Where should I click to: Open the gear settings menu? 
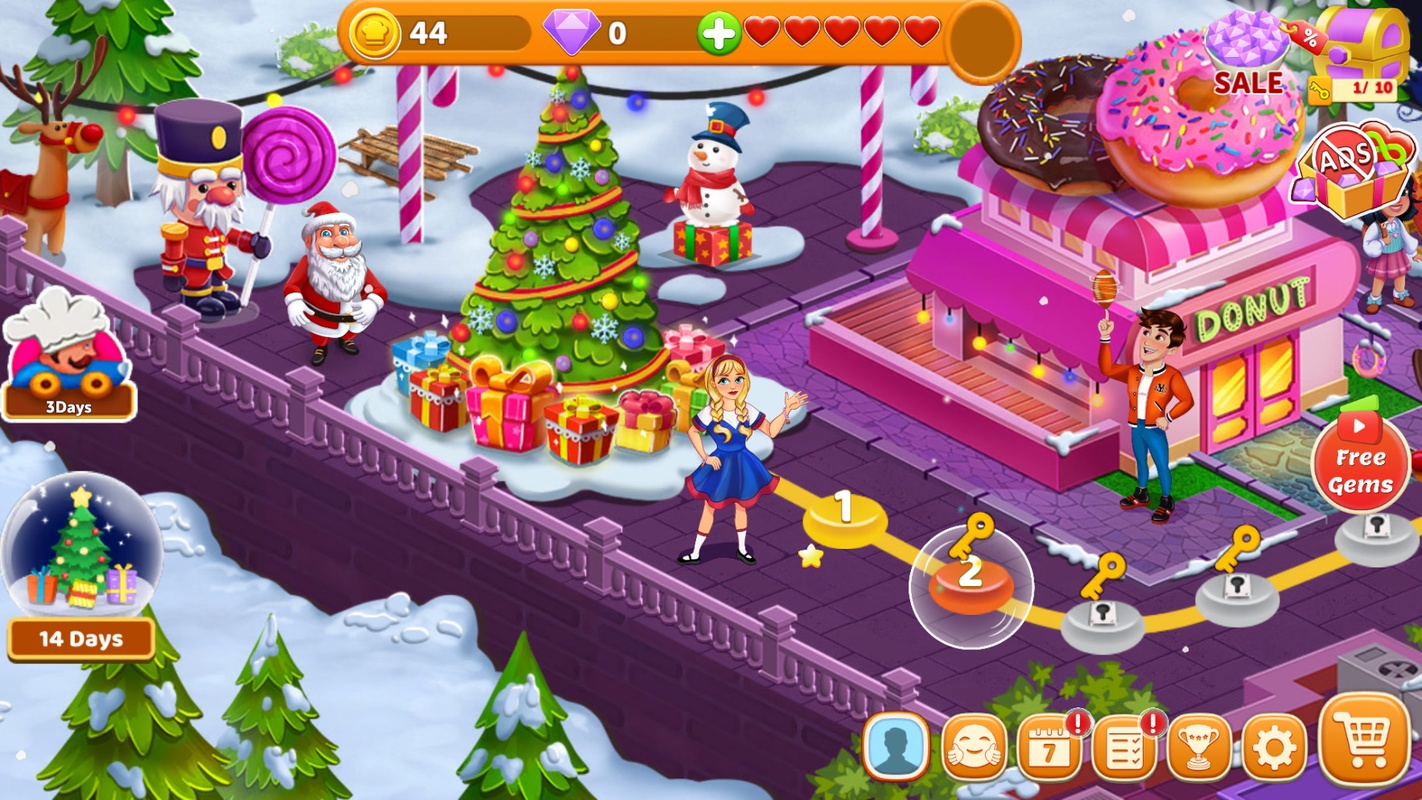1274,747
